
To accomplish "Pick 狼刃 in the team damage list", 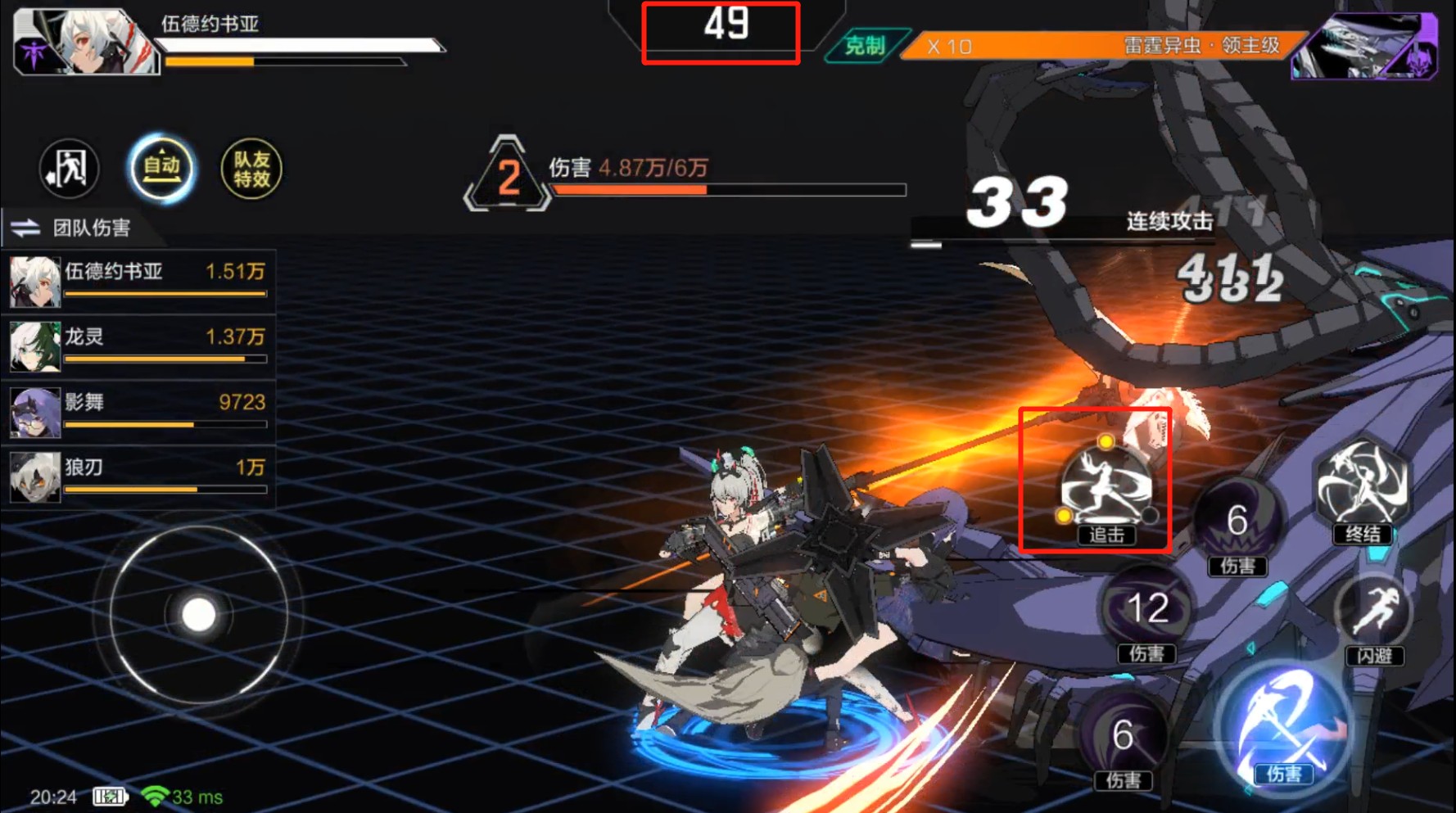I will (138, 476).
